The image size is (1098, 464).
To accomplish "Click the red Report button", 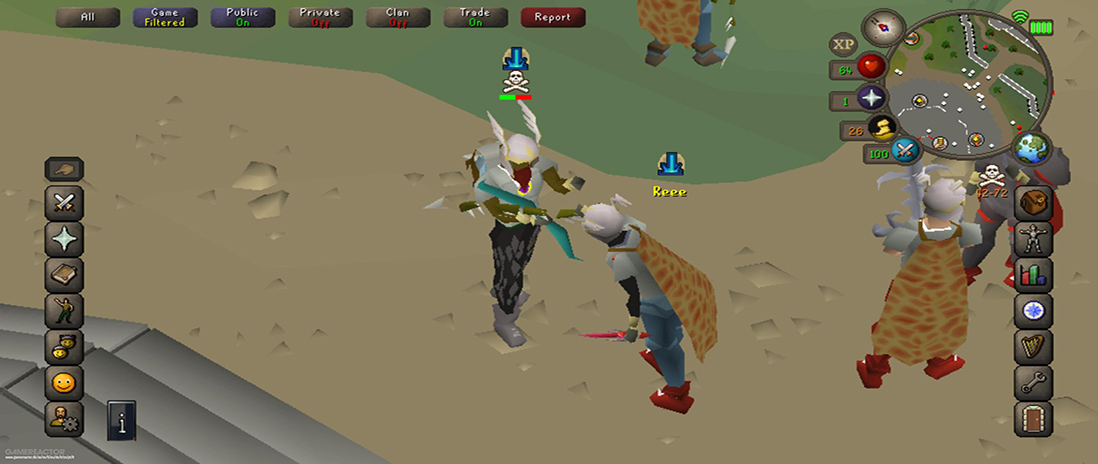I will pyautogui.click(x=552, y=17).
